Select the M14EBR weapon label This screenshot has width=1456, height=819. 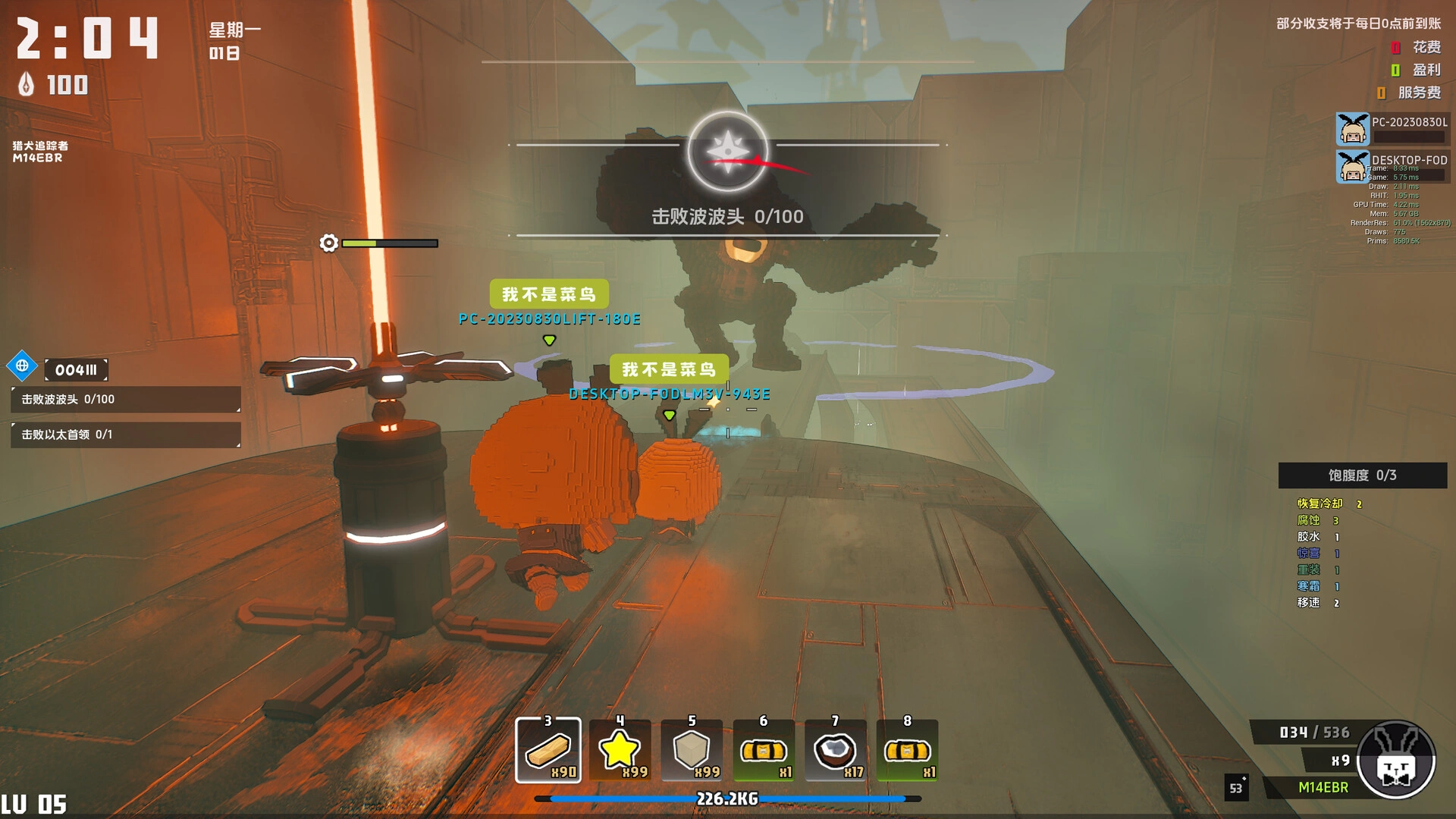(x=1323, y=787)
